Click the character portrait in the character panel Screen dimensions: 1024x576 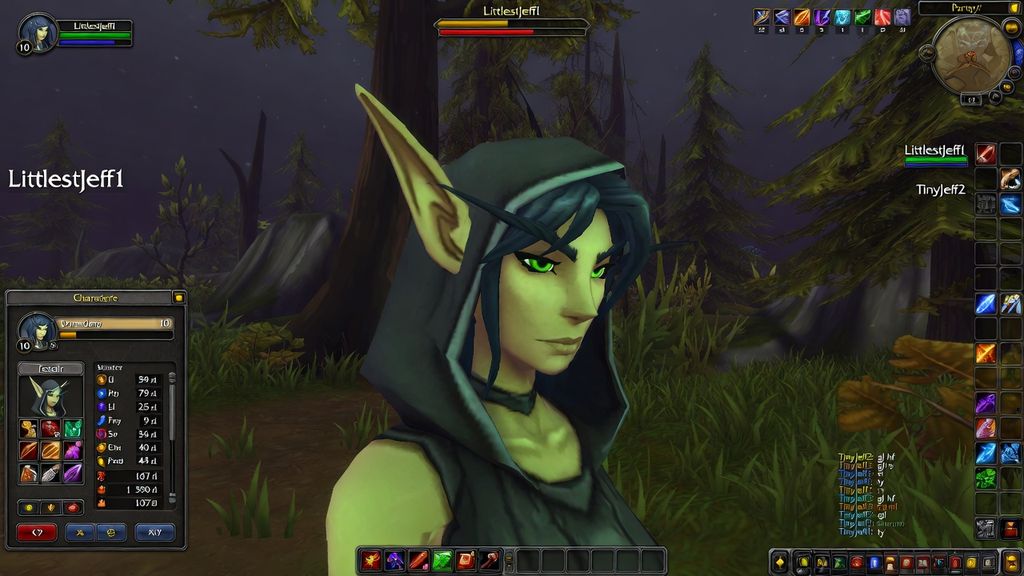click(x=50, y=398)
